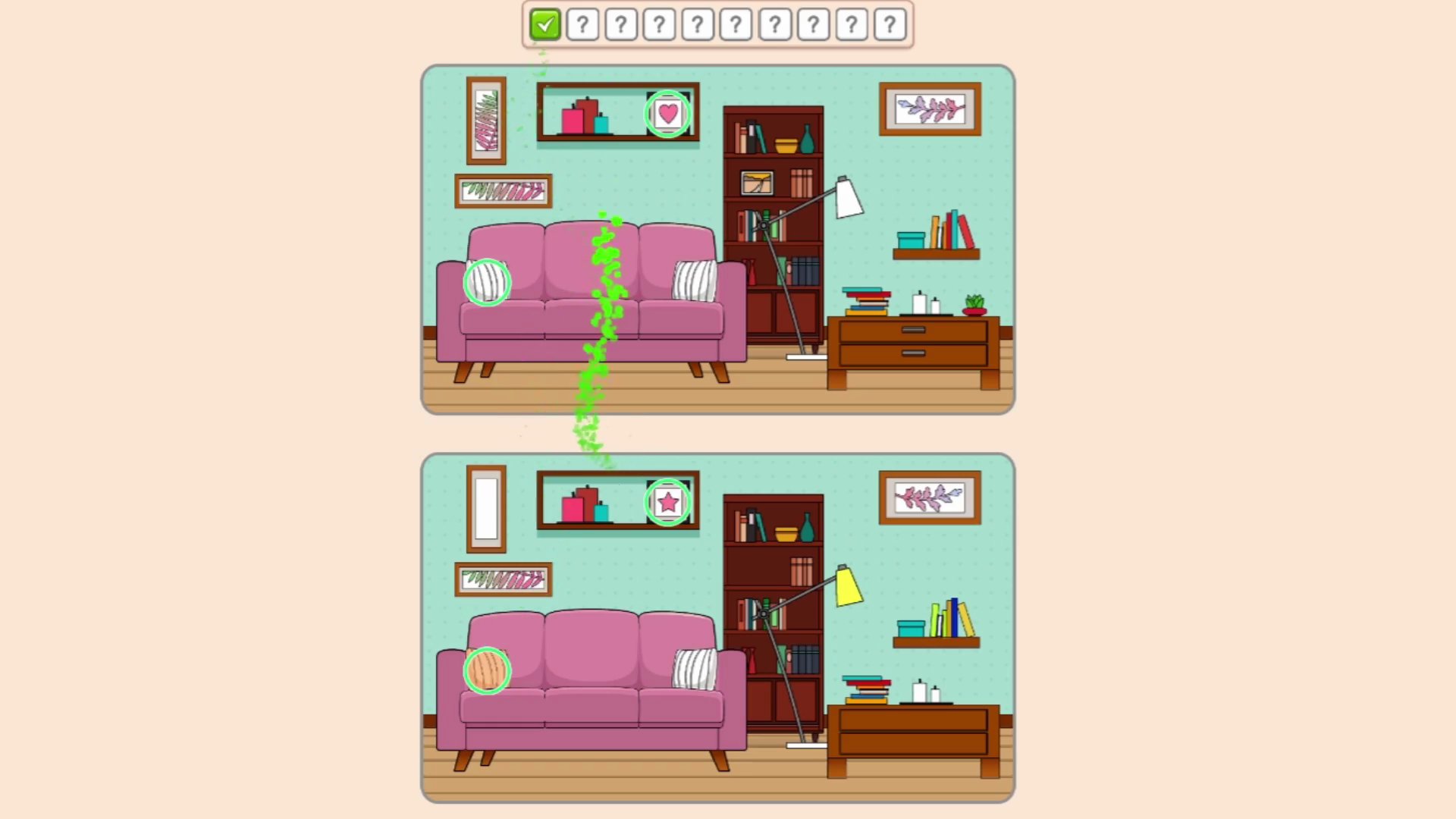Tap the star picture on the bottom shelf
Screen dimensions: 1456x819
pos(667,500)
